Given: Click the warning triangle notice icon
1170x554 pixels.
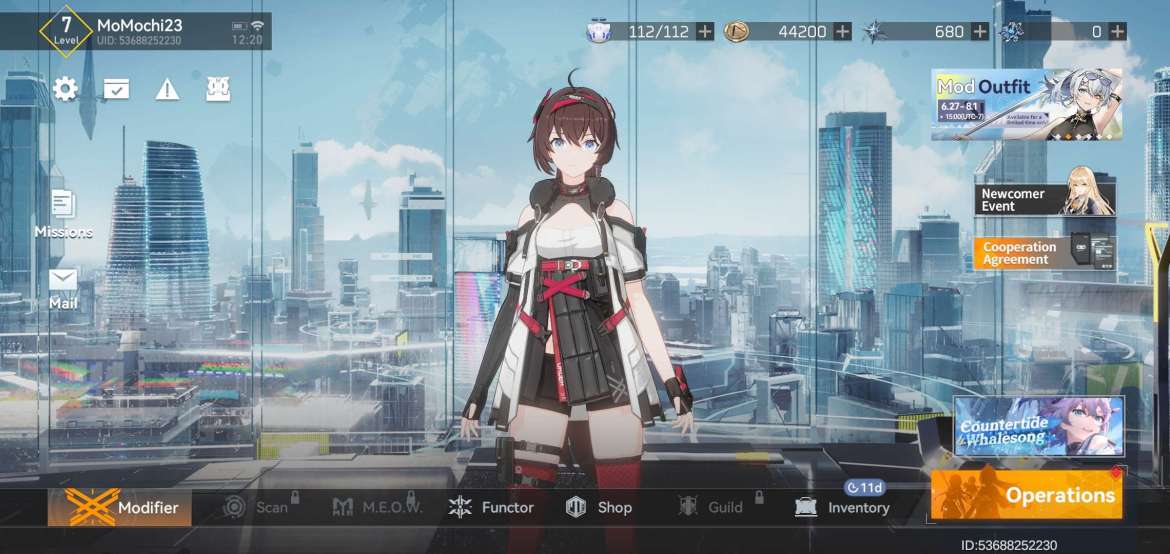Looking at the screenshot, I should pyautogui.click(x=167, y=89).
